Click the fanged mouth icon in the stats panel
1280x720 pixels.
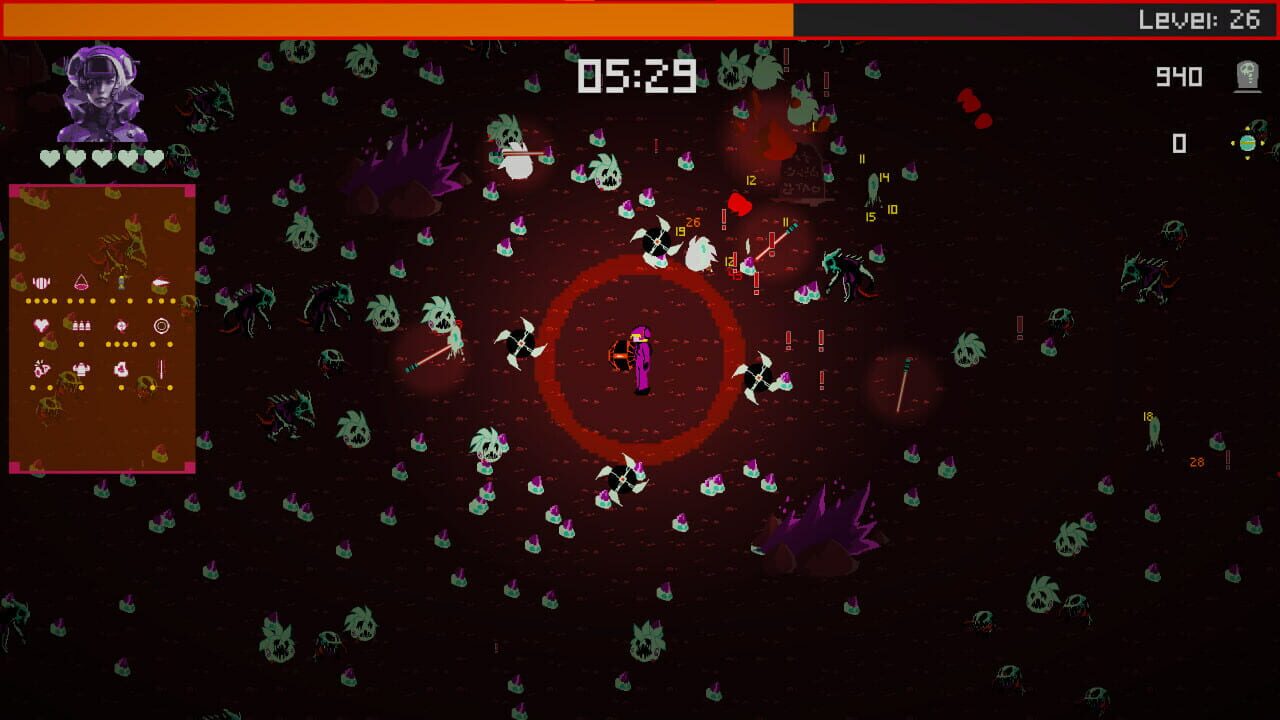pos(42,282)
